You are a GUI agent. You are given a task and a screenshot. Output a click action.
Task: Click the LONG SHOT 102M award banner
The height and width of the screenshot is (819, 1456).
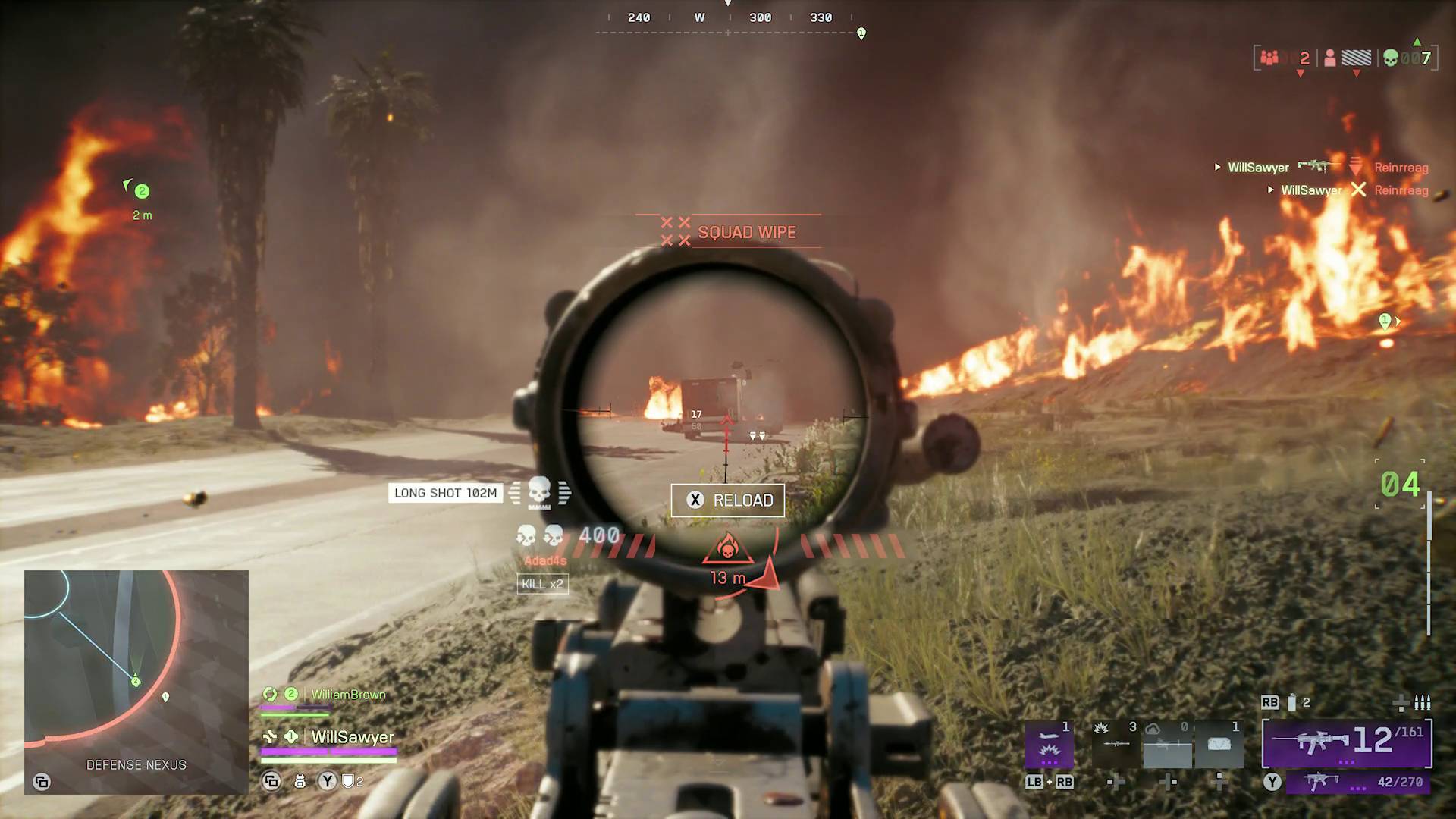(x=445, y=493)
